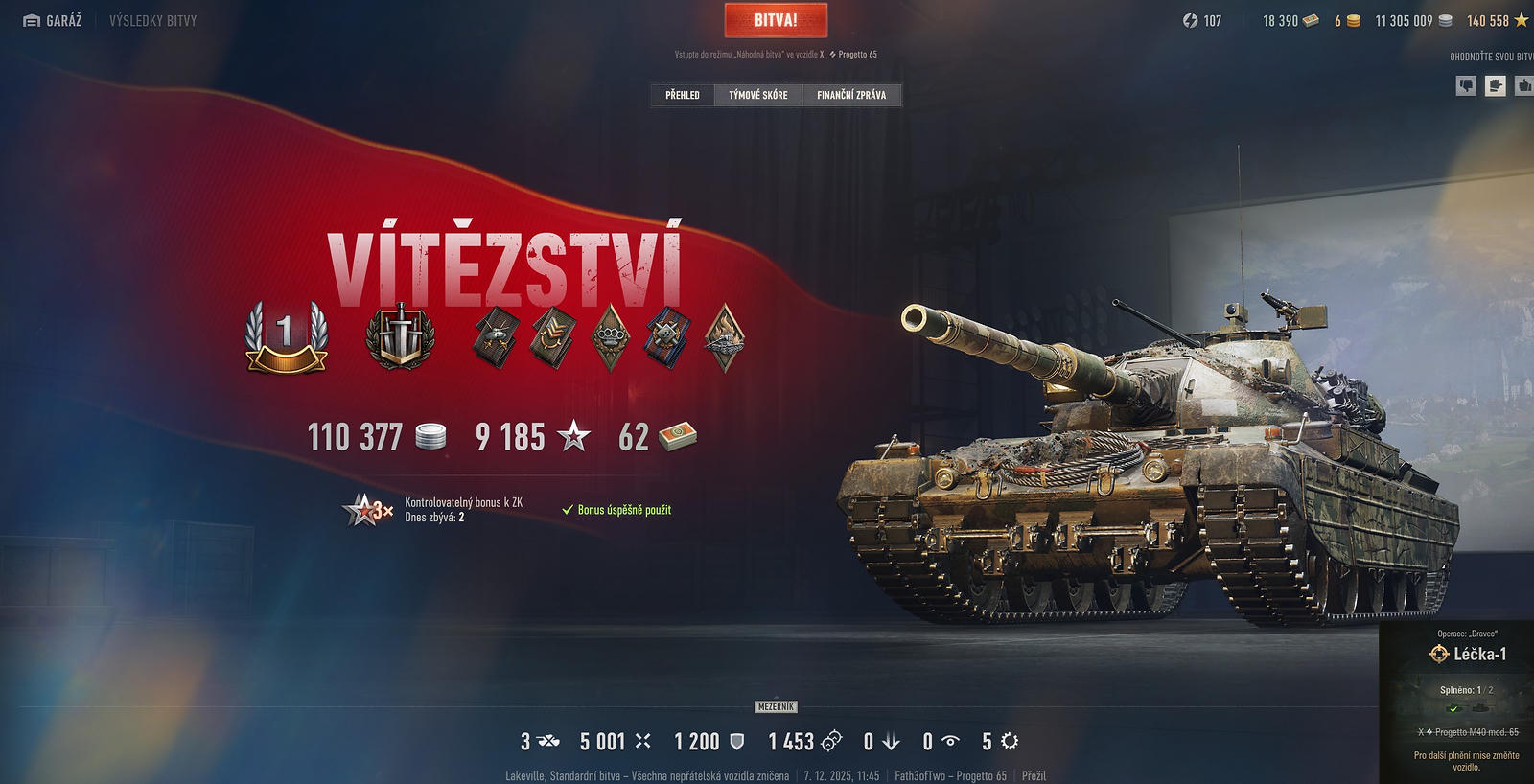Image resolution: width=1534 pixels, height=784 pixels.
Task: Return to the GARÁŽ screen
Action: (x=53, y=20)
